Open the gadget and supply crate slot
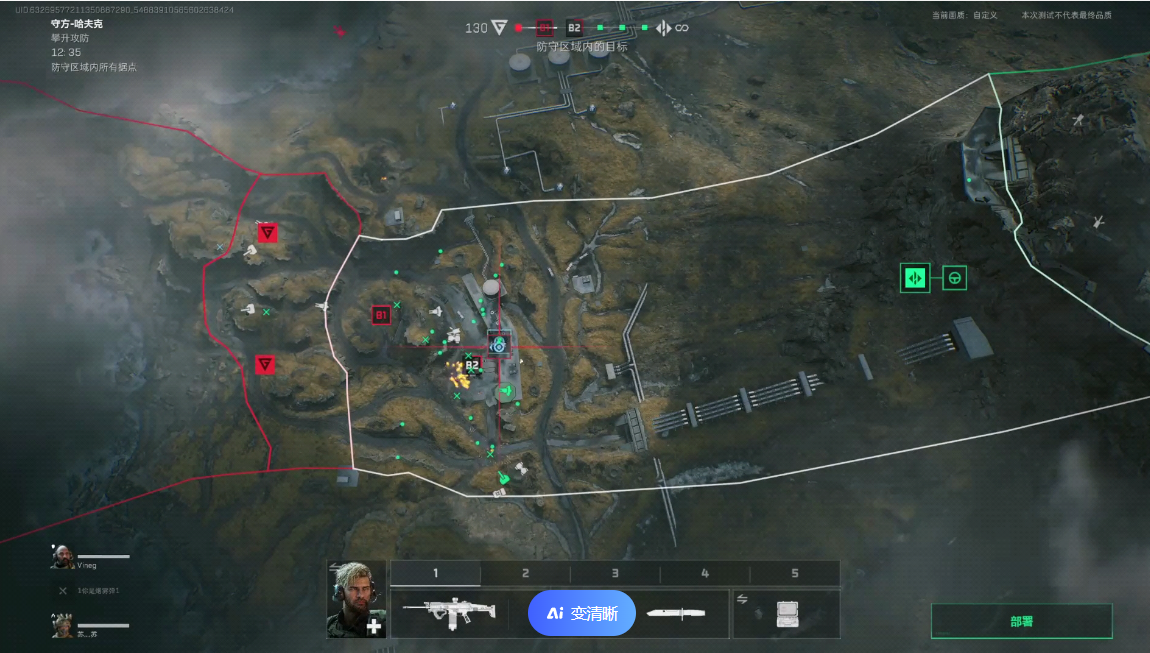 coord(787,613)
